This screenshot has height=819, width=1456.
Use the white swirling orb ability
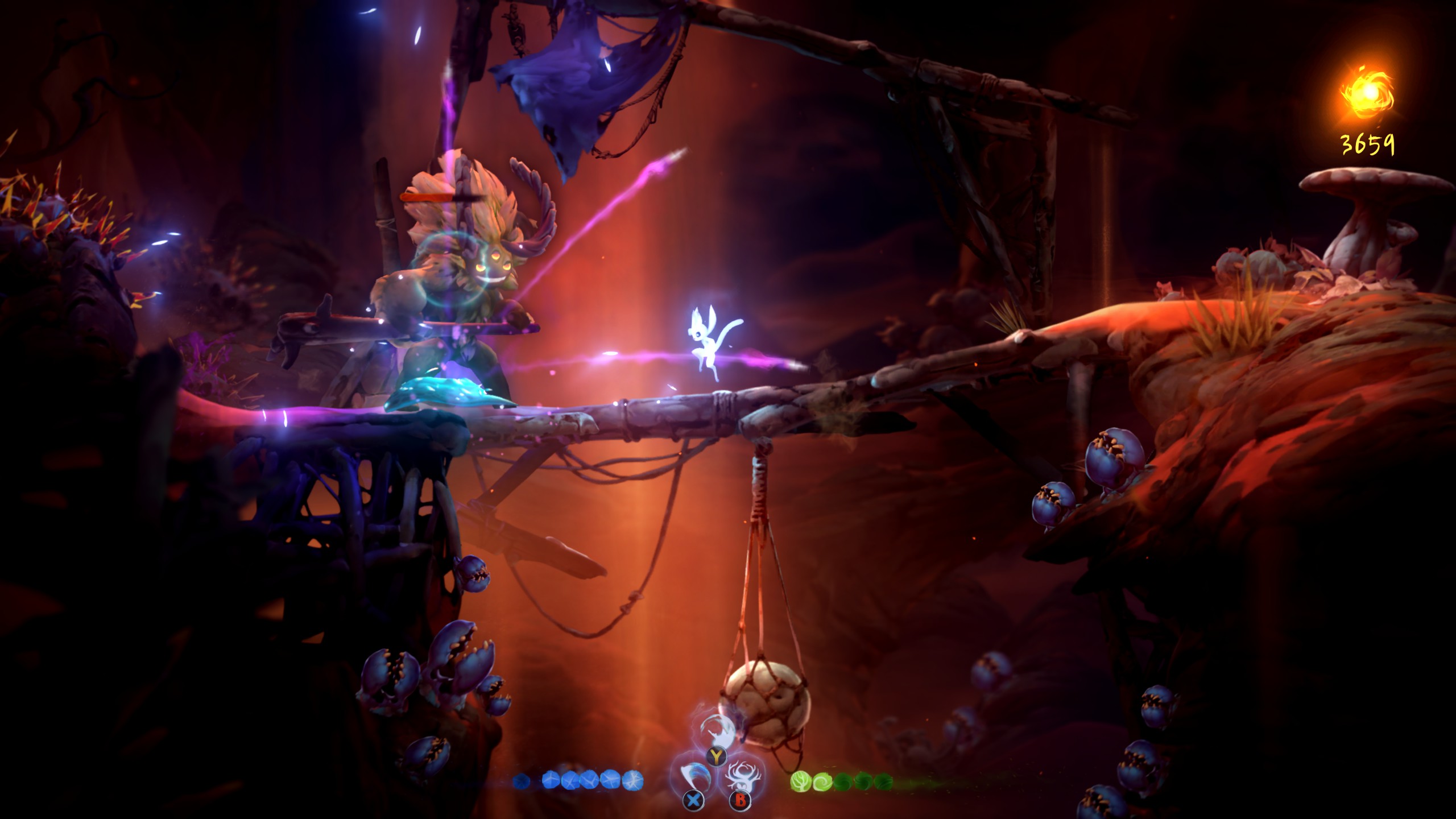[718, 730]
